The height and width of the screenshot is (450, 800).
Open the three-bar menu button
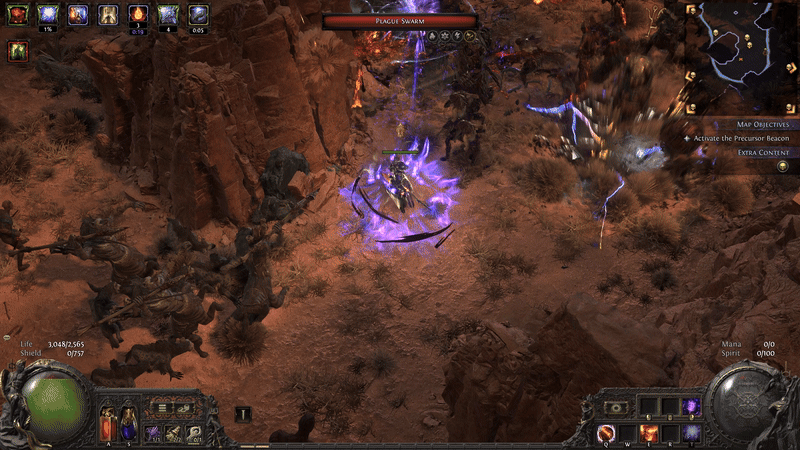coord(160,408)
